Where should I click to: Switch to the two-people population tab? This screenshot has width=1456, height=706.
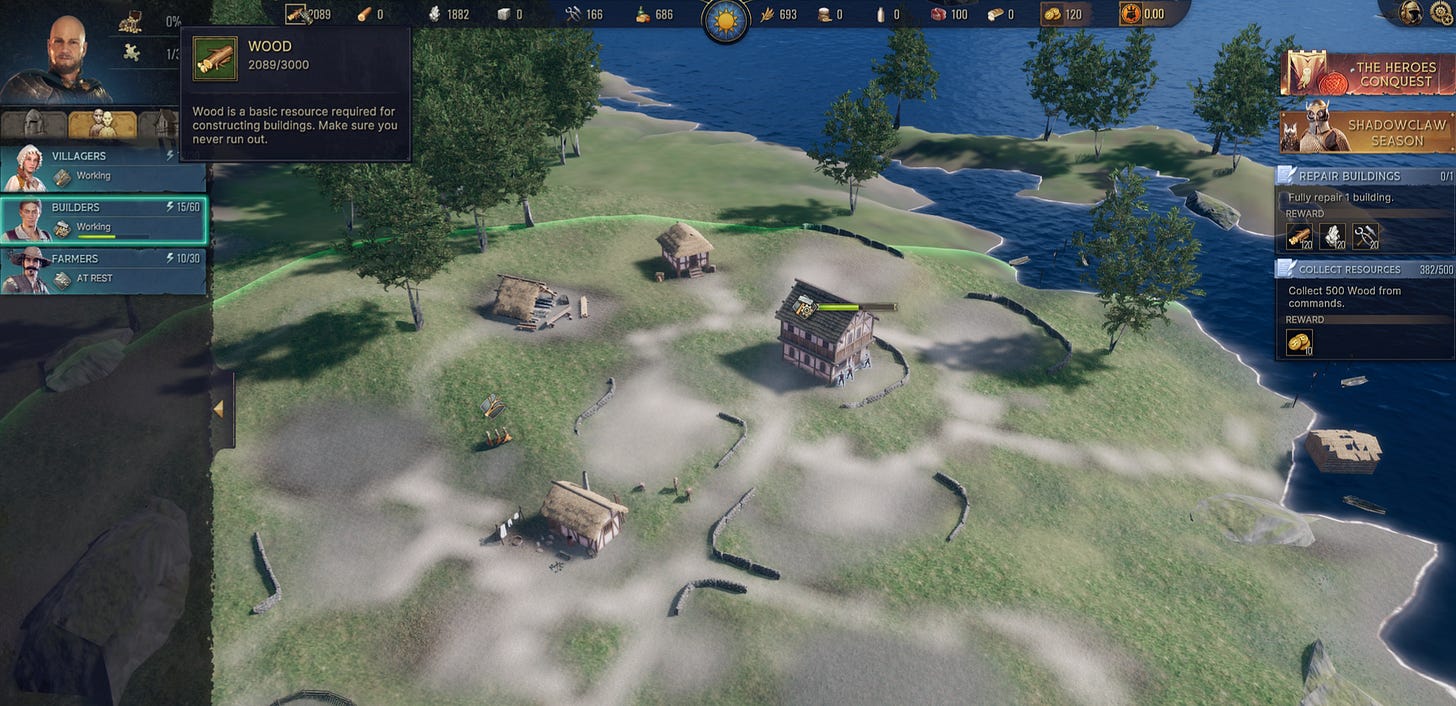coord(102,124)
